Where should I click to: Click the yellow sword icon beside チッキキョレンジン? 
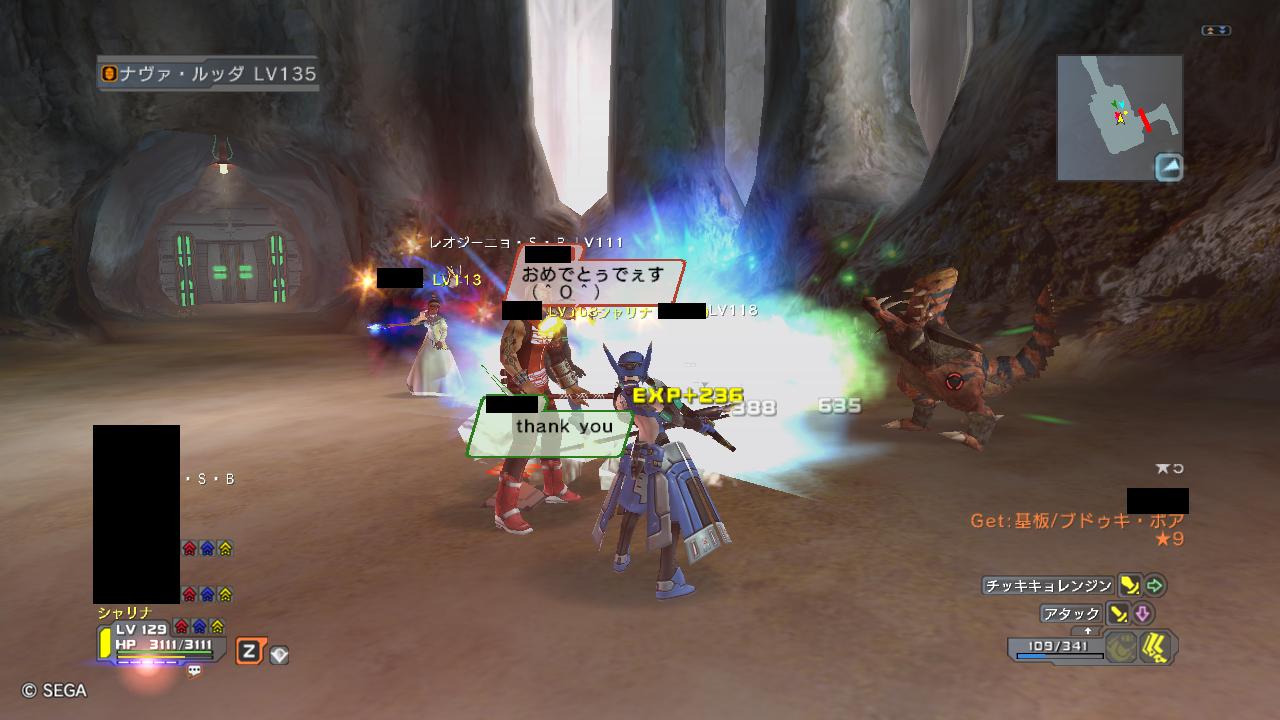(1129, 586)
